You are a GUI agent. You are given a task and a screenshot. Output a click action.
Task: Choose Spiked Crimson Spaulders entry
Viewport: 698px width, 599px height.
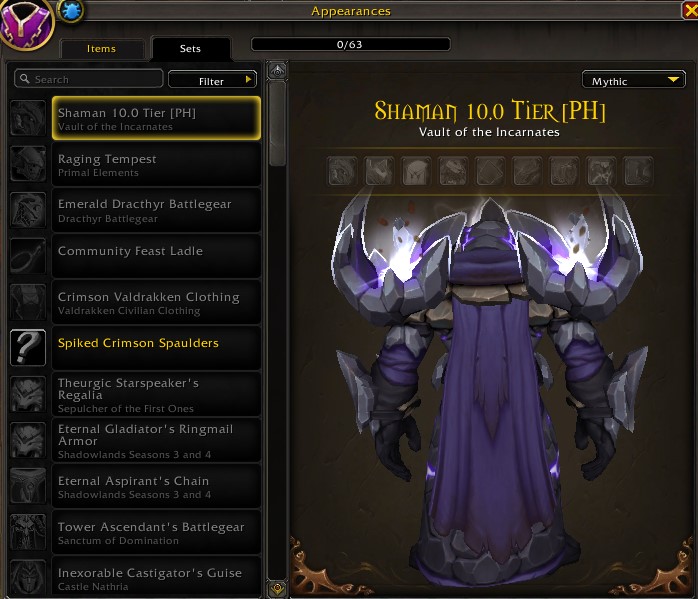pyautogui.click(x=155, y=348)
